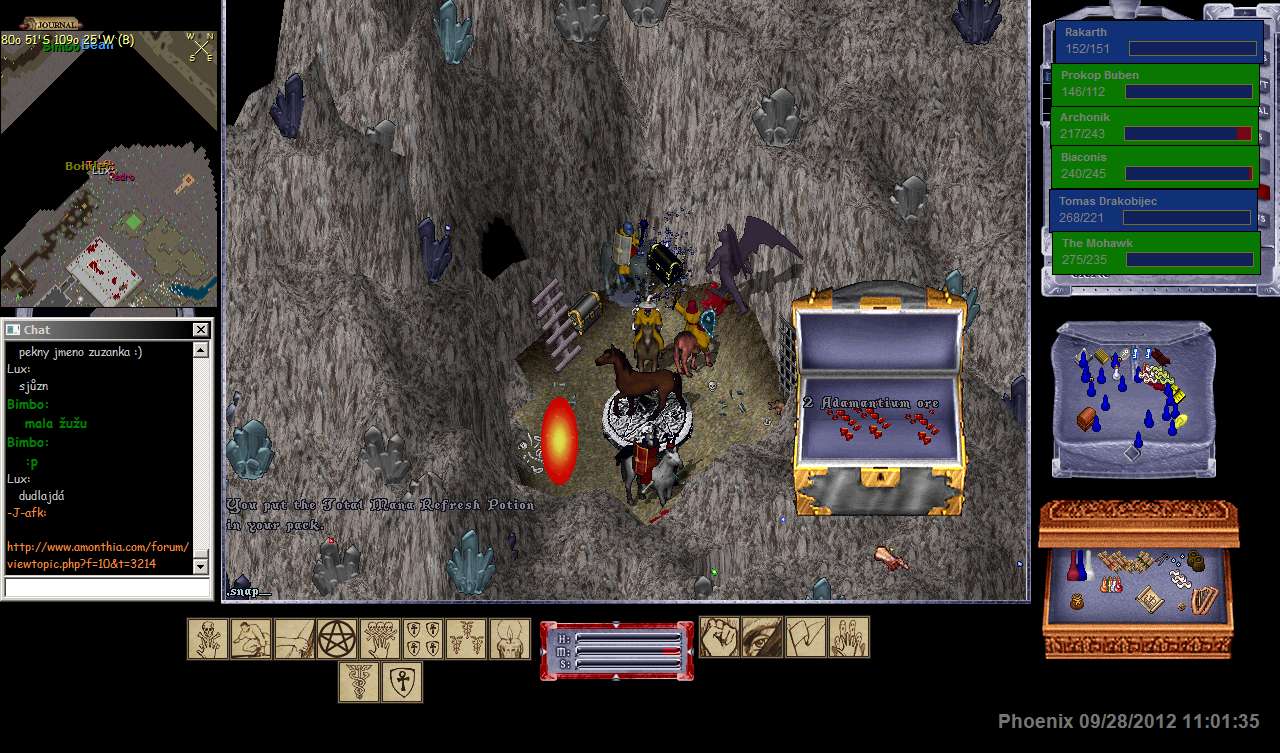Open the Journal scroll above the minimap
The width and height of the screenshot is (1280, 753).
[x=51, y=23]
